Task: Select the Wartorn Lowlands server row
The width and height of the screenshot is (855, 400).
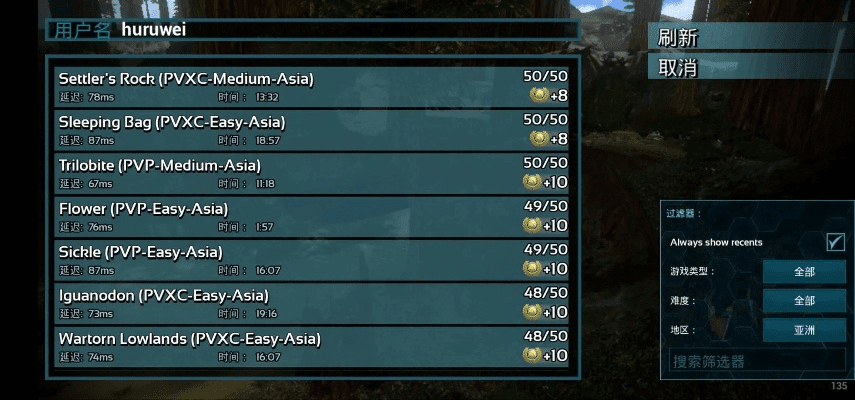Action: pyautogui.click(x=312, y=348)
